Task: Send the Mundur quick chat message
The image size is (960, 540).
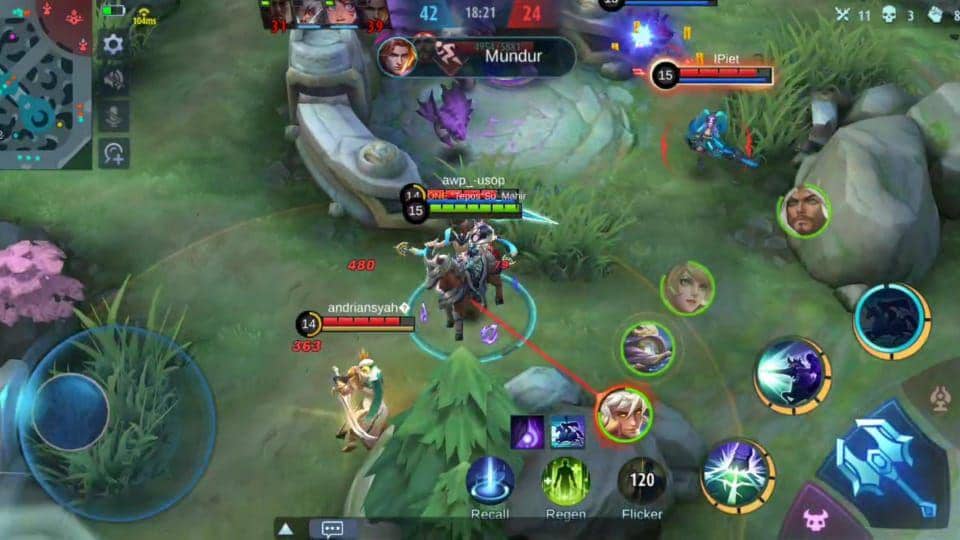Action: 512,56
